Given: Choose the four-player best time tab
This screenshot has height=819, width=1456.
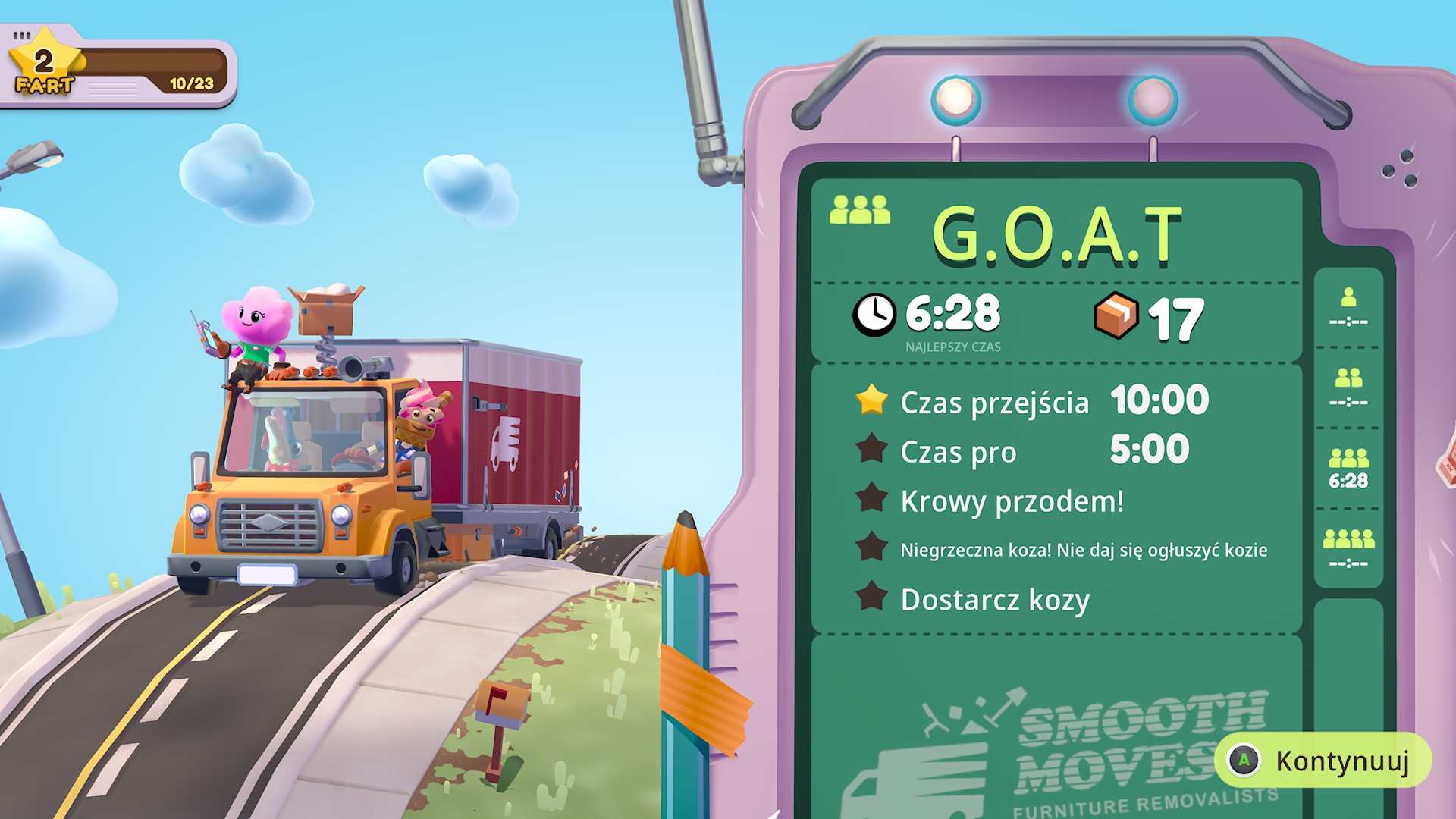Looking at the screenshot, I should coord(1348,549).
